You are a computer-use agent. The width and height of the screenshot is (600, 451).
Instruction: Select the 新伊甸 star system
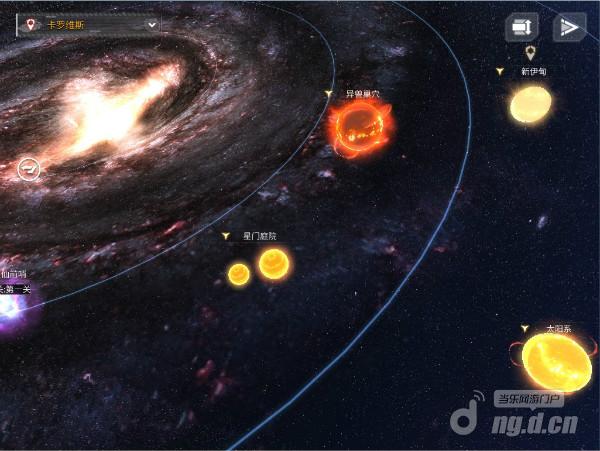click(530, 103)
